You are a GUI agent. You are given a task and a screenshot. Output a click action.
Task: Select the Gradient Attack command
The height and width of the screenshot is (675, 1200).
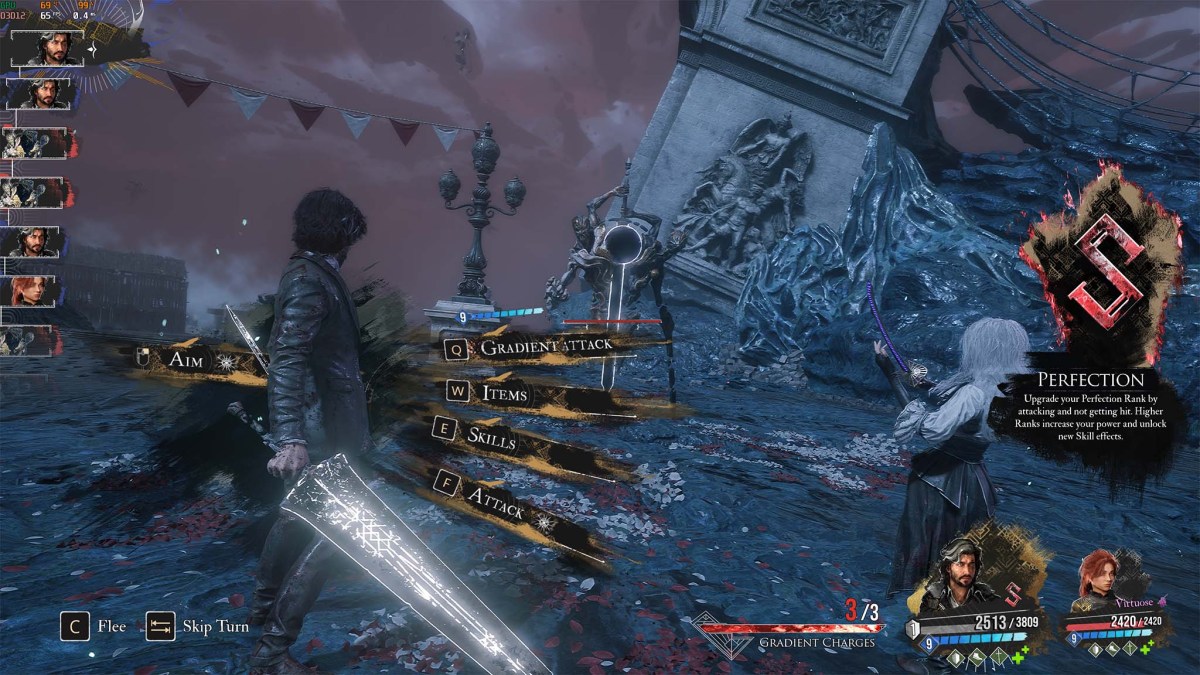click(545, 347)
